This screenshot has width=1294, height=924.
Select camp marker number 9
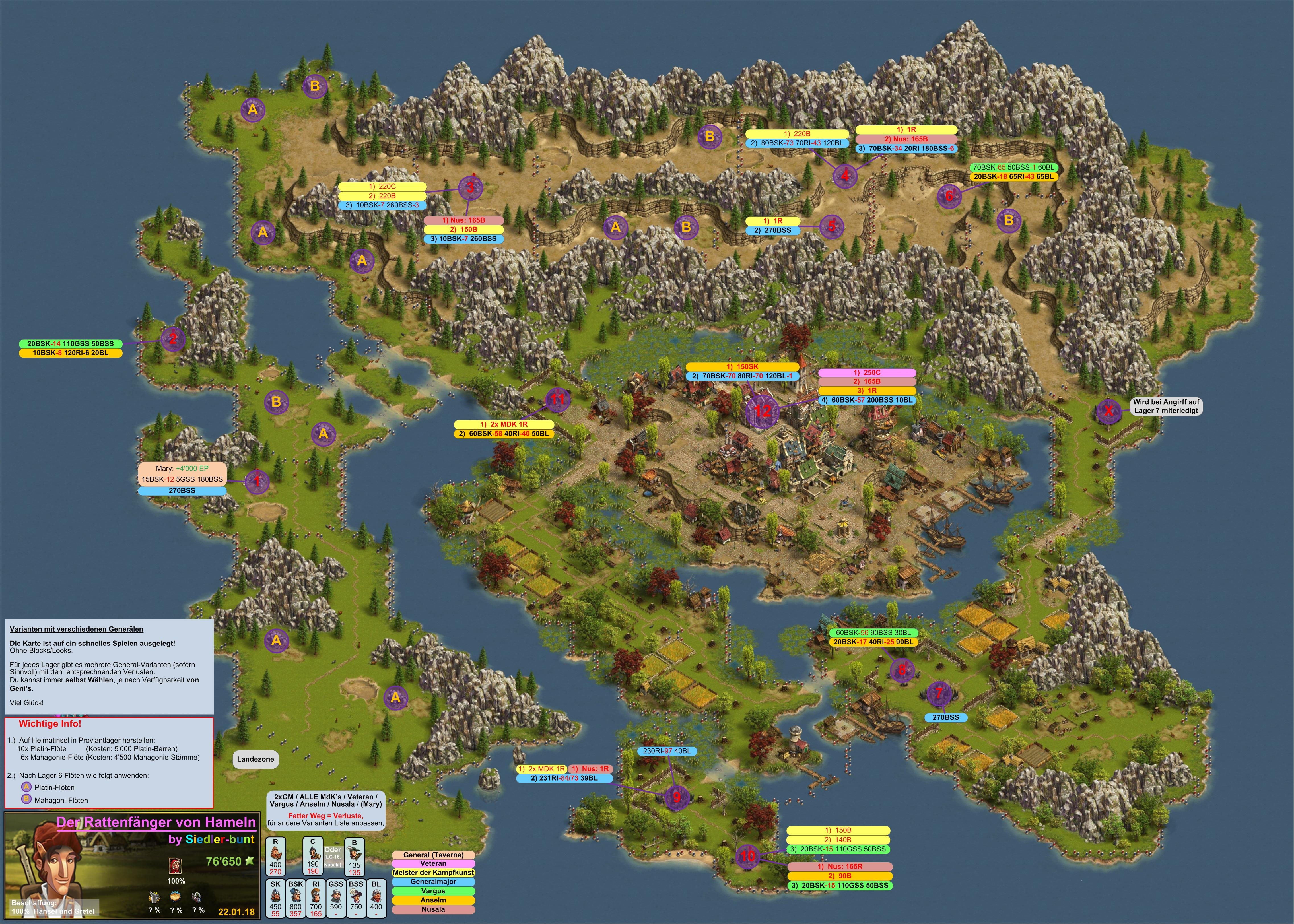[677, 797]
